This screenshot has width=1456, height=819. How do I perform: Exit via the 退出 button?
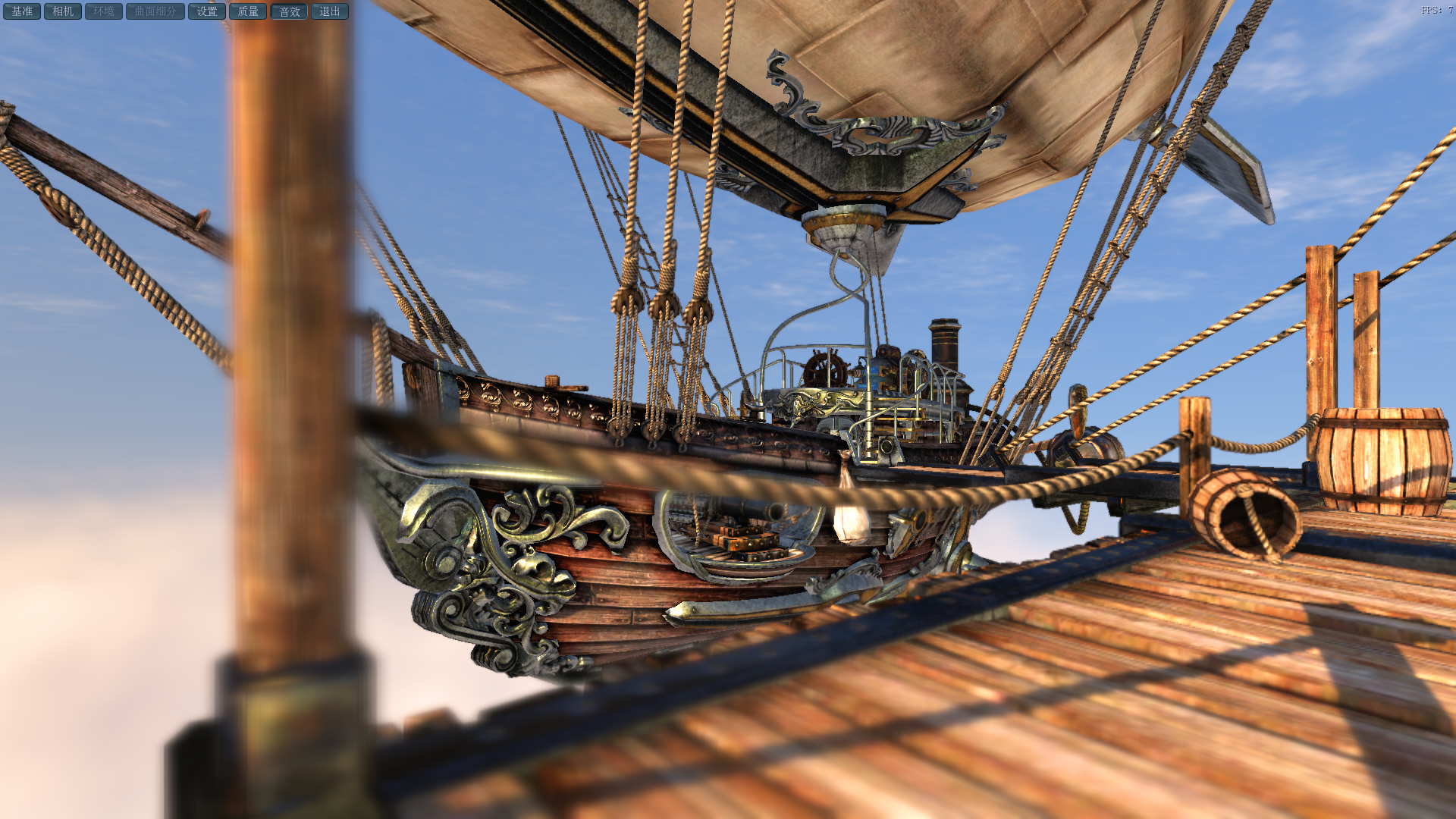point(330,11)
